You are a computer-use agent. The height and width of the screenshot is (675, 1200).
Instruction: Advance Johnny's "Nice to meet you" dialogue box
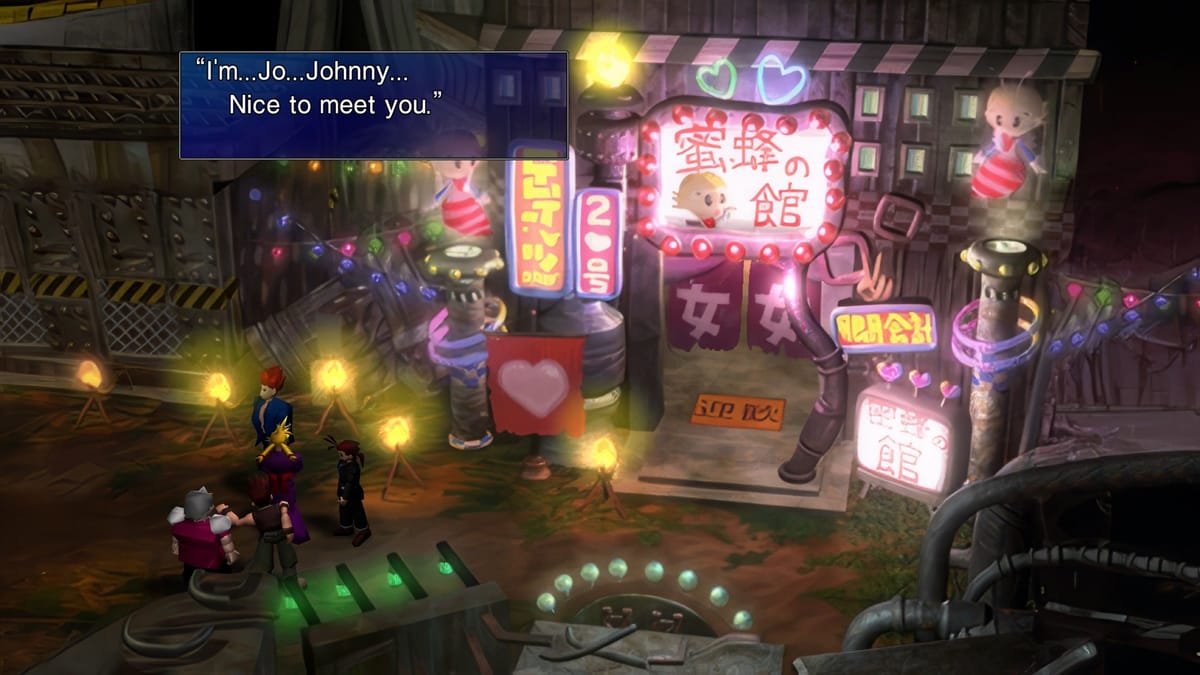click(373, 105)
